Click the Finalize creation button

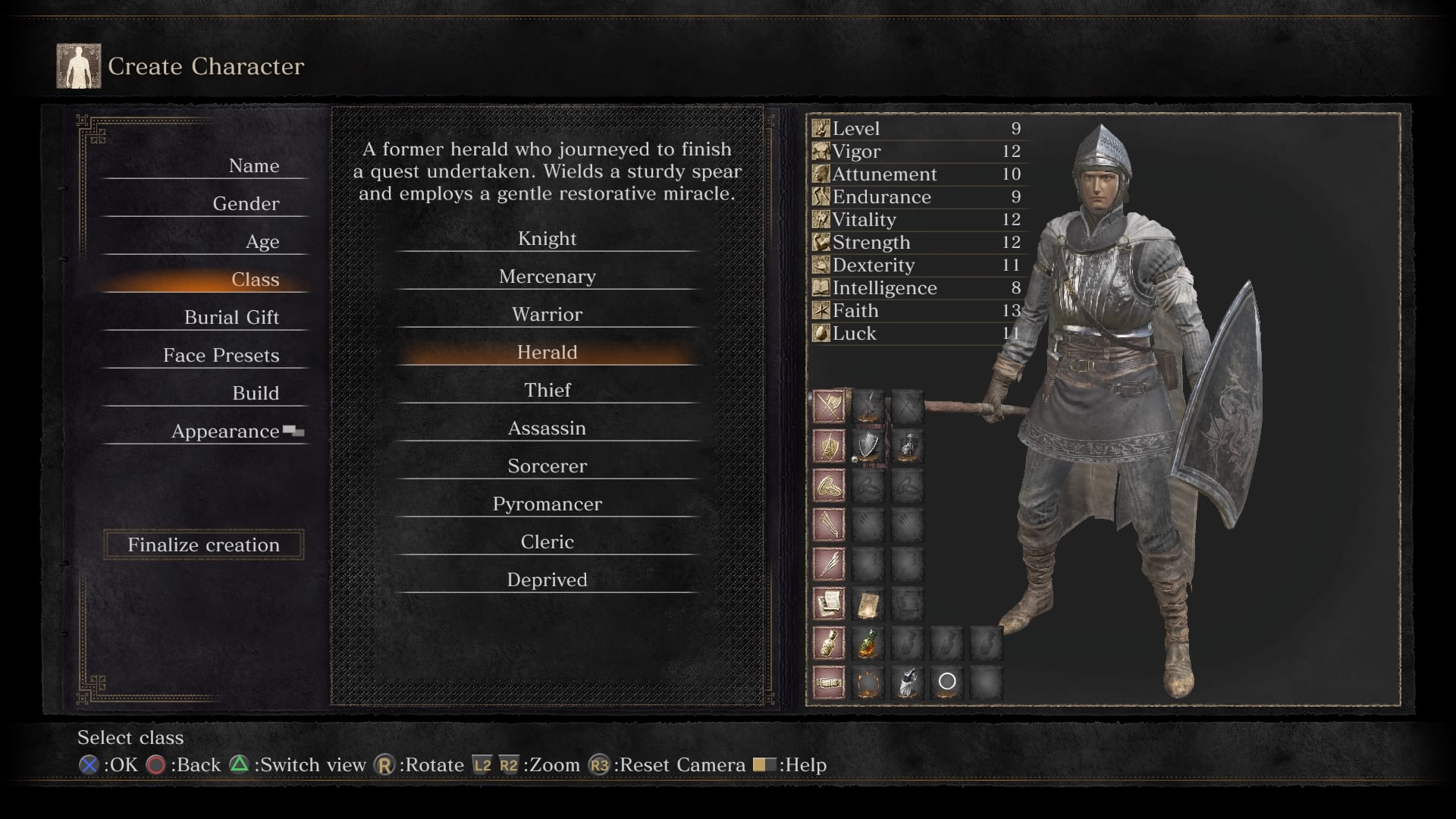tap(203, 544)
